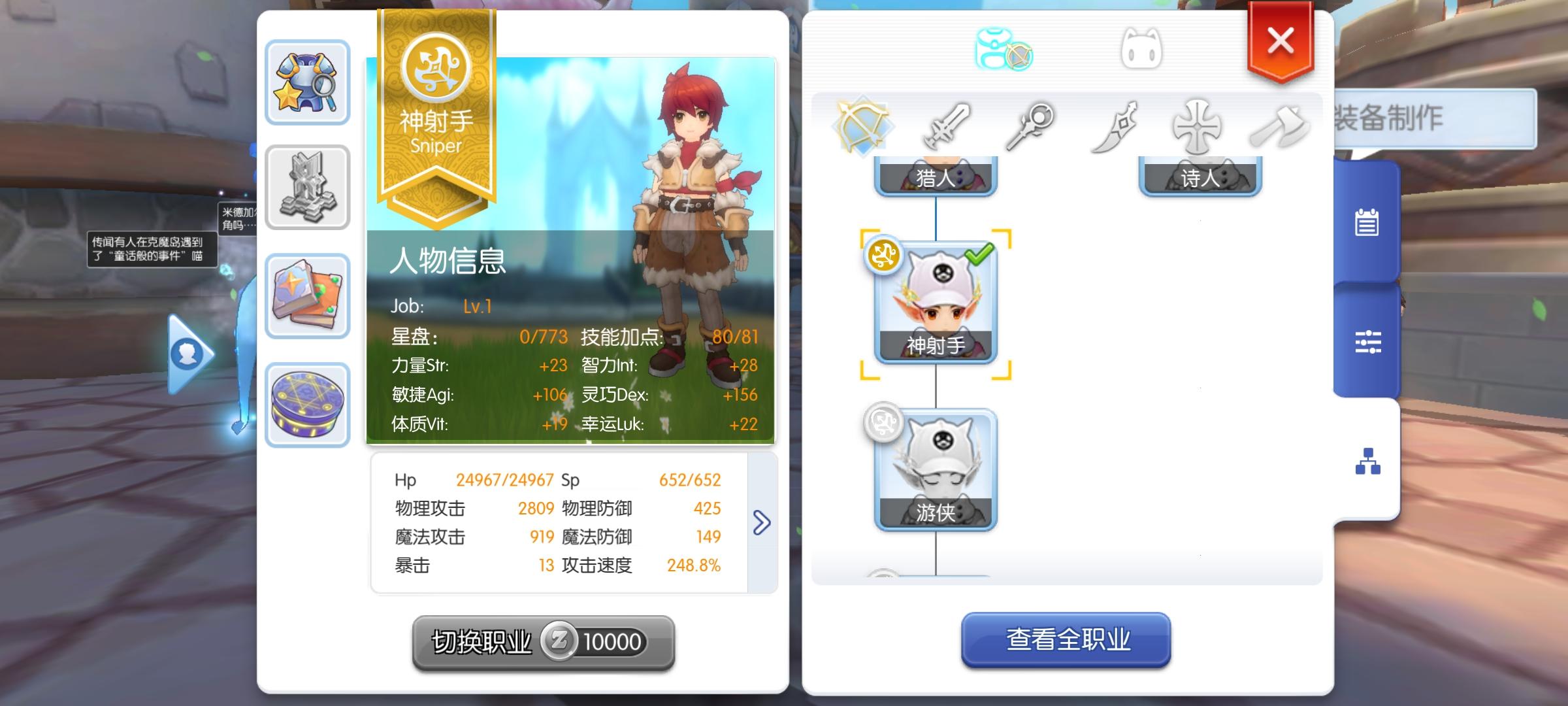Select the bow weapon class tab icon
The width and height of the screenshot is (1568, 706).
tap(861, 124)
